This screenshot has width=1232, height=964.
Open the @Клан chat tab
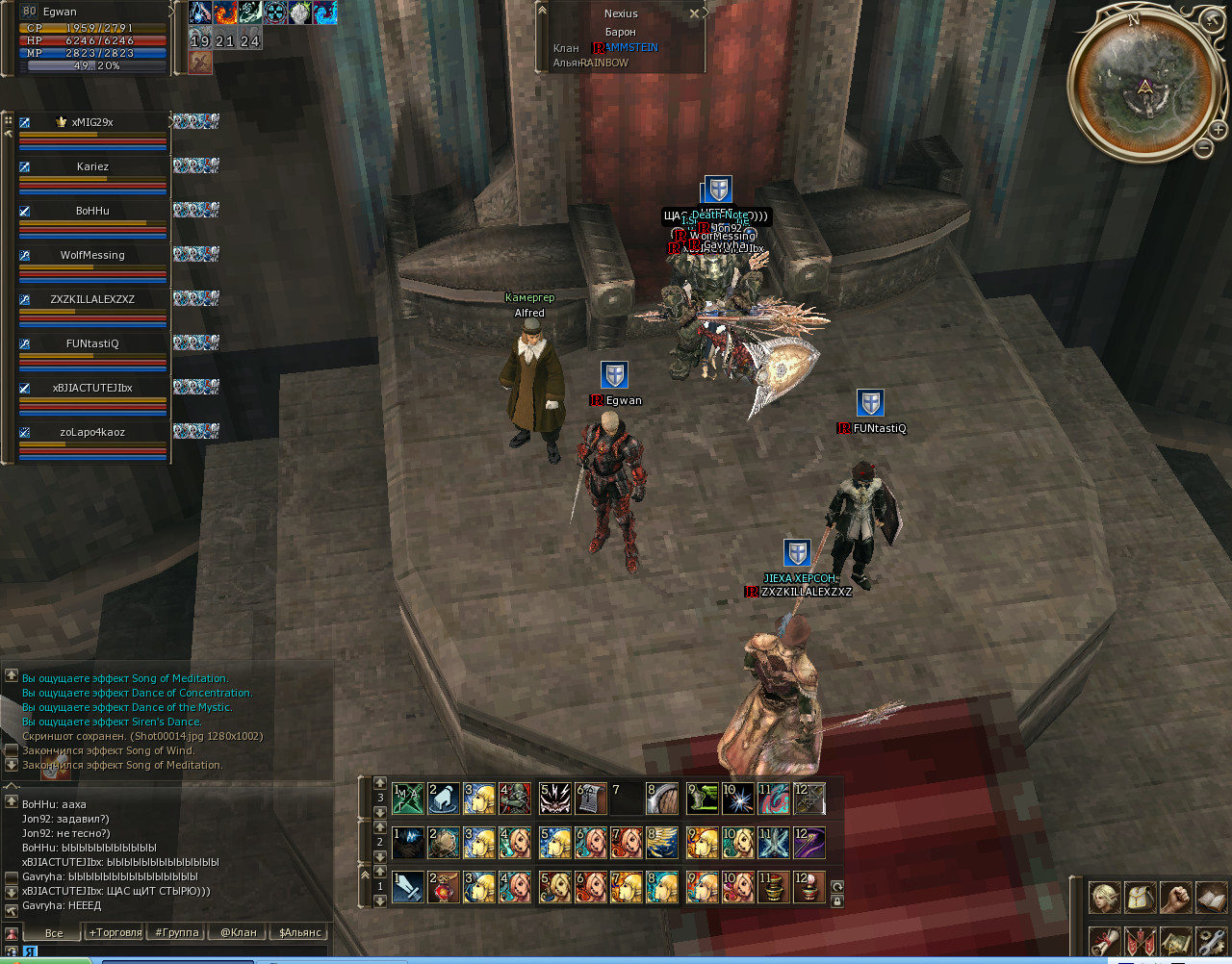click(238, 932)
